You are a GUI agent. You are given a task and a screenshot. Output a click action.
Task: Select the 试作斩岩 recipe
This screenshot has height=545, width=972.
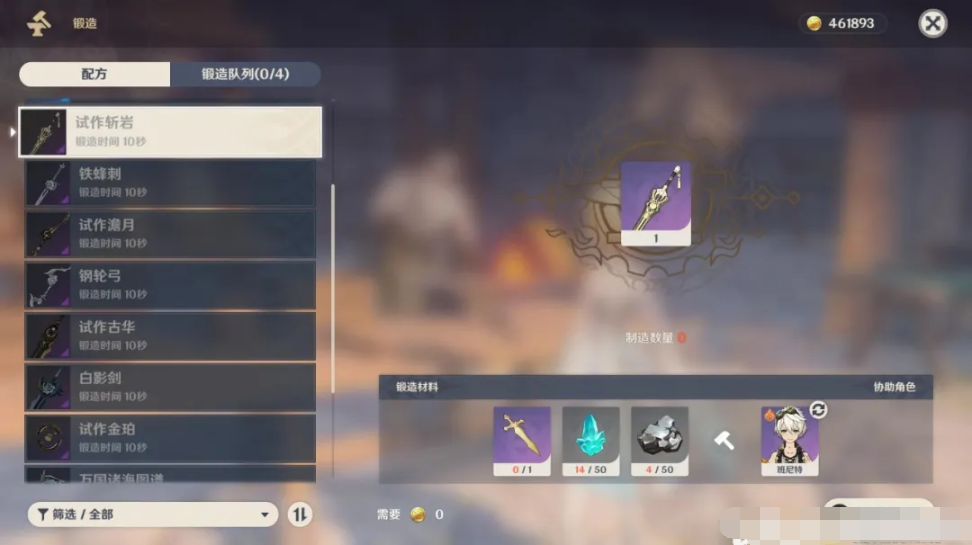pos(170,132)
